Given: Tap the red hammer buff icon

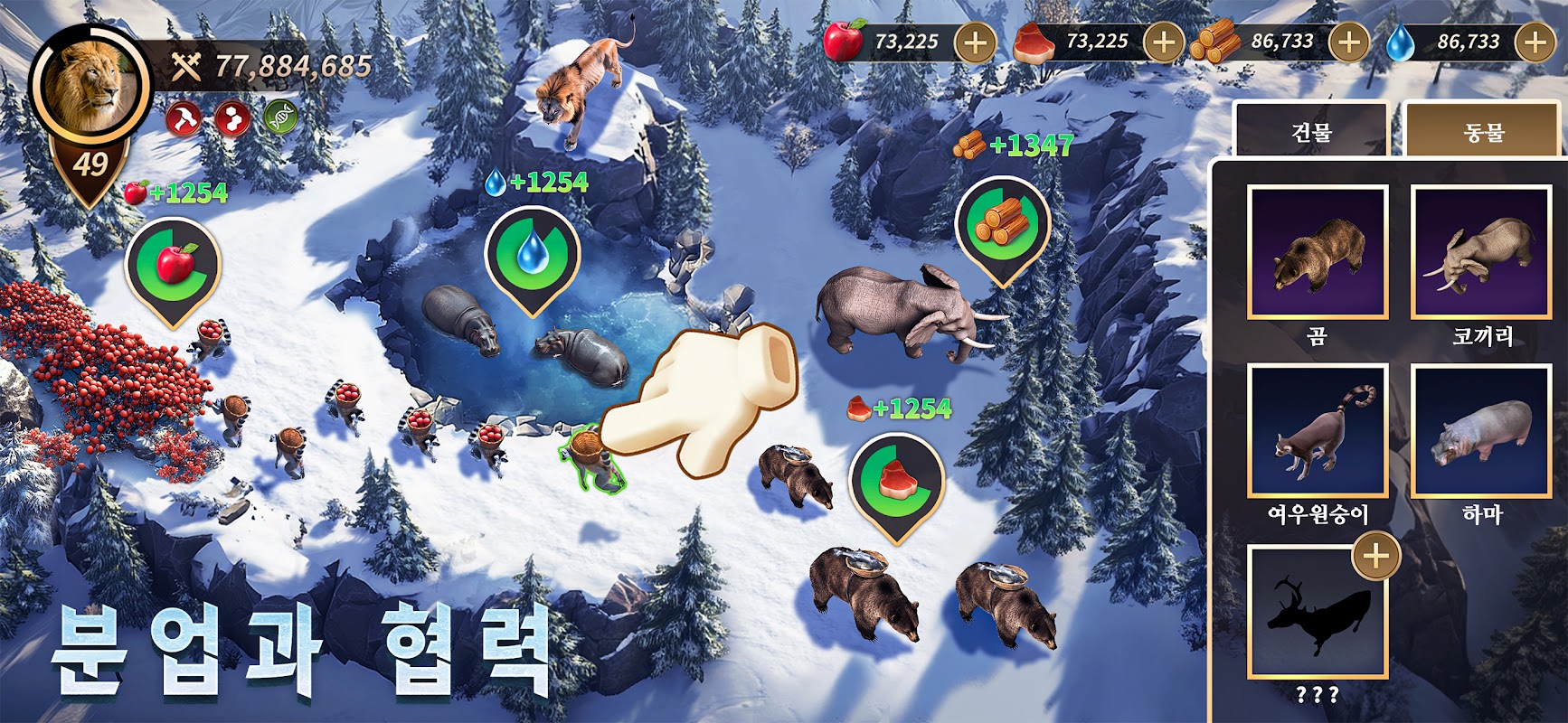Looking at the screenshot, I should (184, 118).
